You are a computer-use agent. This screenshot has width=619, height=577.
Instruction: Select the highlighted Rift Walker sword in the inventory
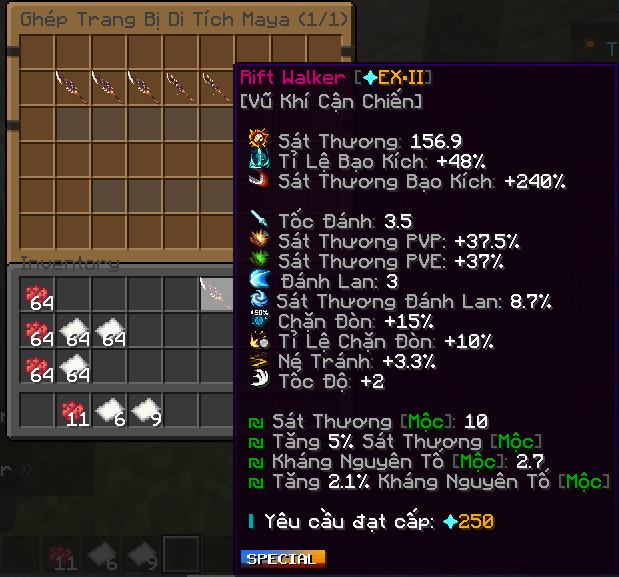click(x=215, y=294)
